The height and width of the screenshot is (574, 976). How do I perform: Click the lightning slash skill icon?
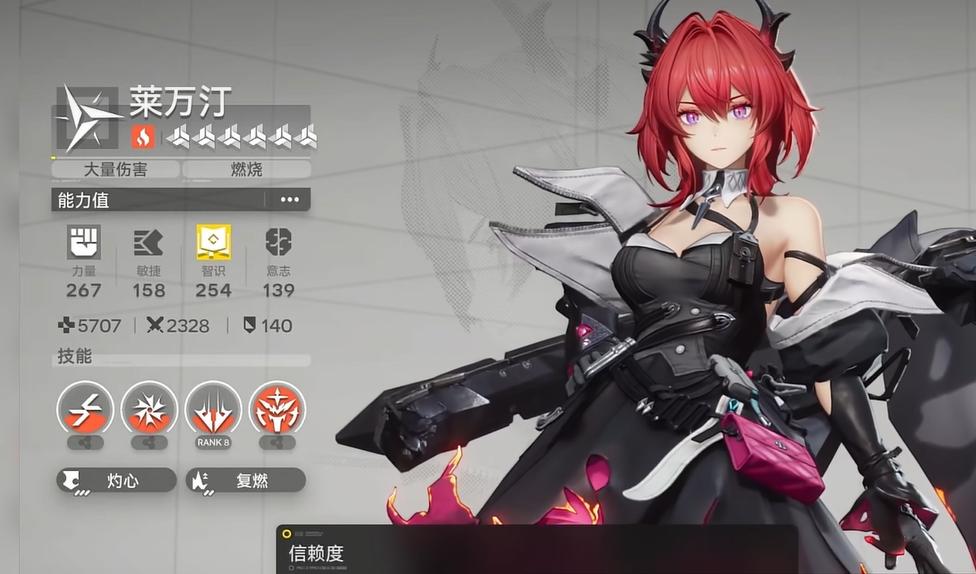click(x=84, y=409)
